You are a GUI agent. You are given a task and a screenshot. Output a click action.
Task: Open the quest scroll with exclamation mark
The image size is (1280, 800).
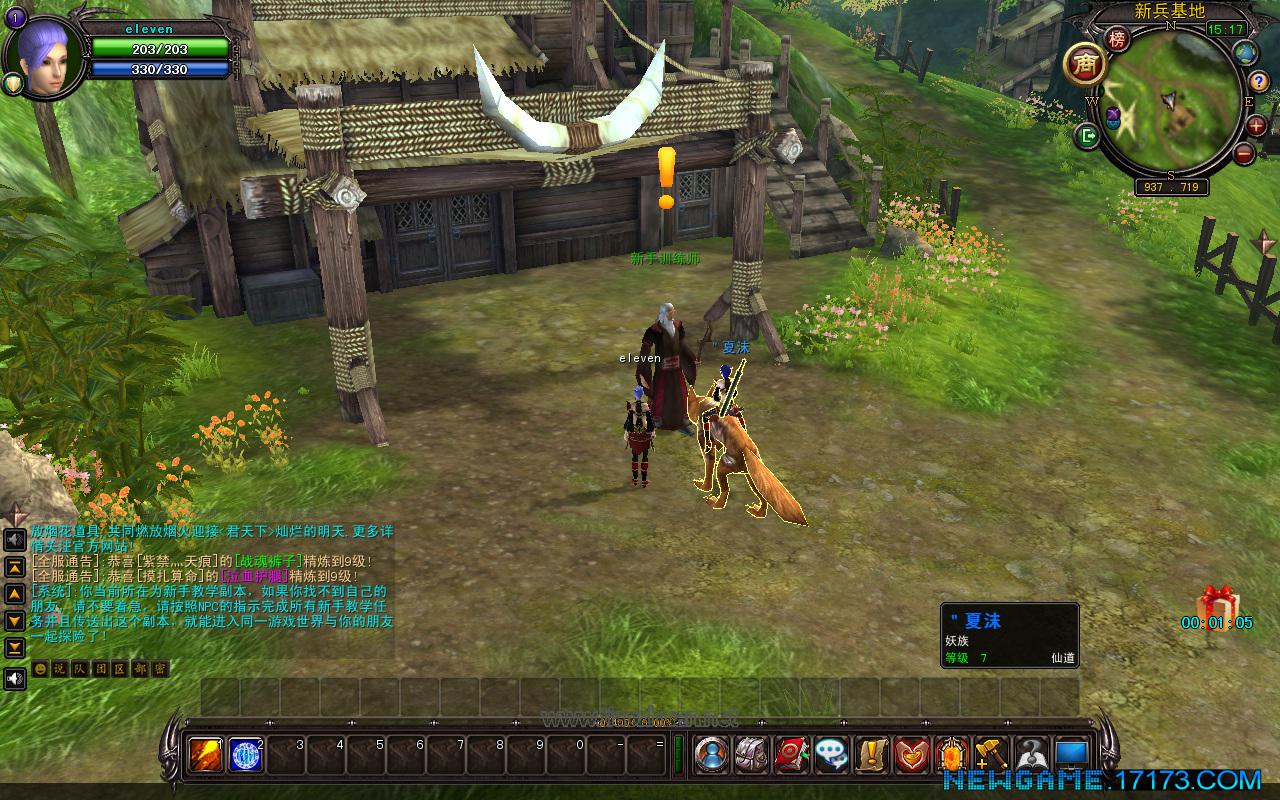click(871, 755)
